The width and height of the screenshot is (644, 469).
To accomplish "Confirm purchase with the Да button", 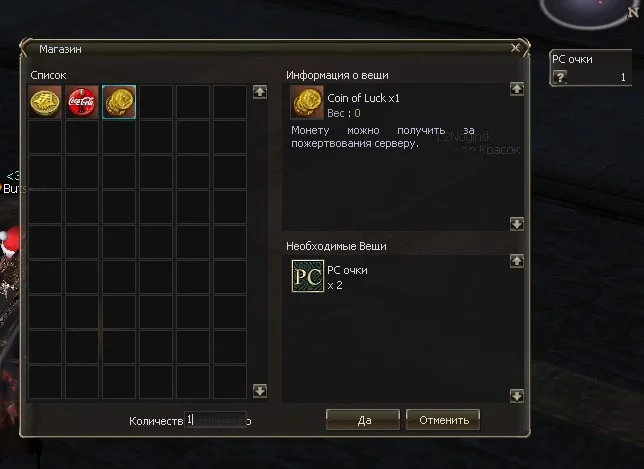I will tap(362, 419).
